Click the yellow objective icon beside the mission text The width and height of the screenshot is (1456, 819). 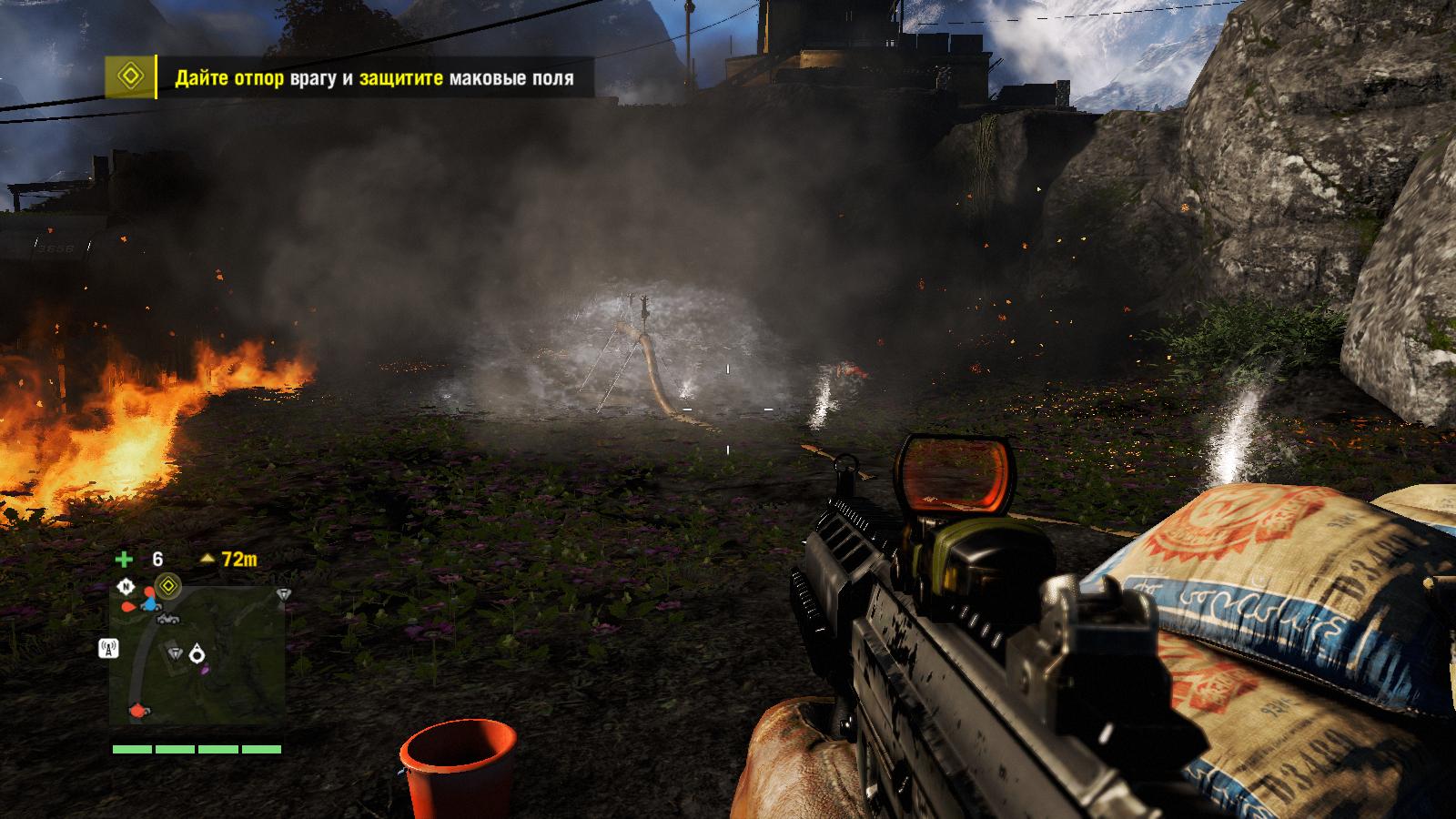[x=130, y=77]
